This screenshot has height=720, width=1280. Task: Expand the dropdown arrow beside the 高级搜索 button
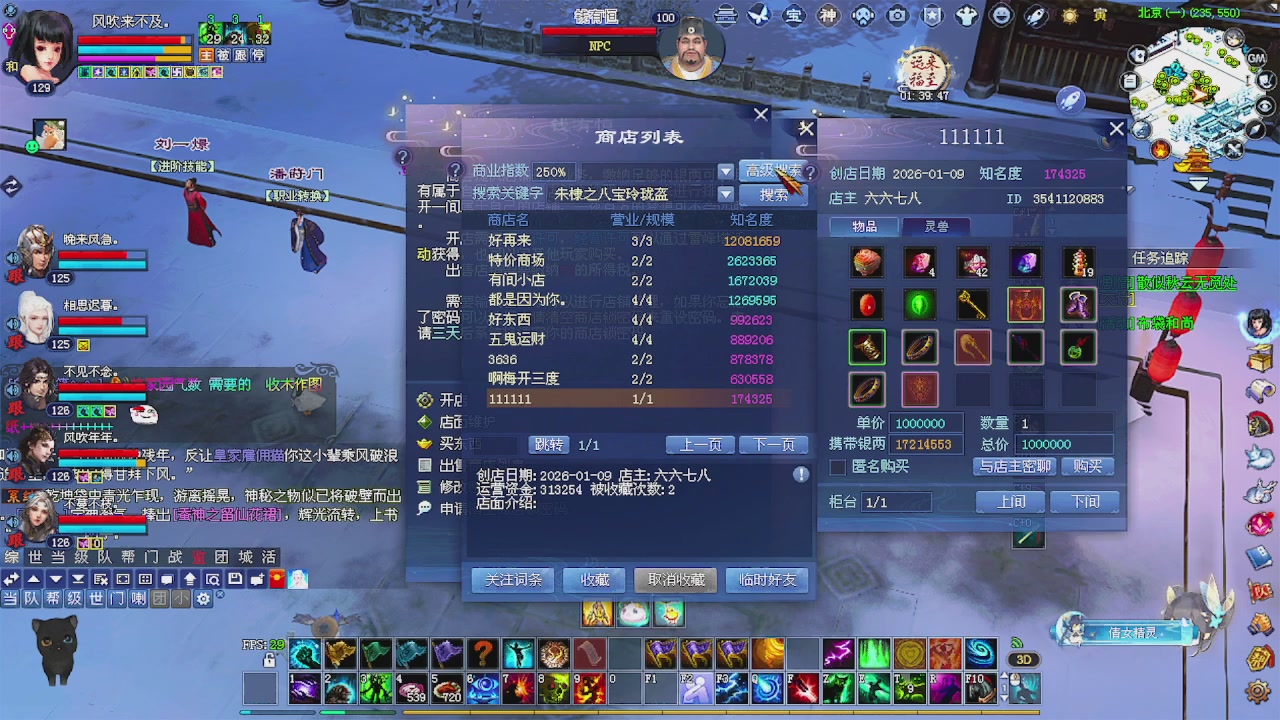[x=724, y=172]
